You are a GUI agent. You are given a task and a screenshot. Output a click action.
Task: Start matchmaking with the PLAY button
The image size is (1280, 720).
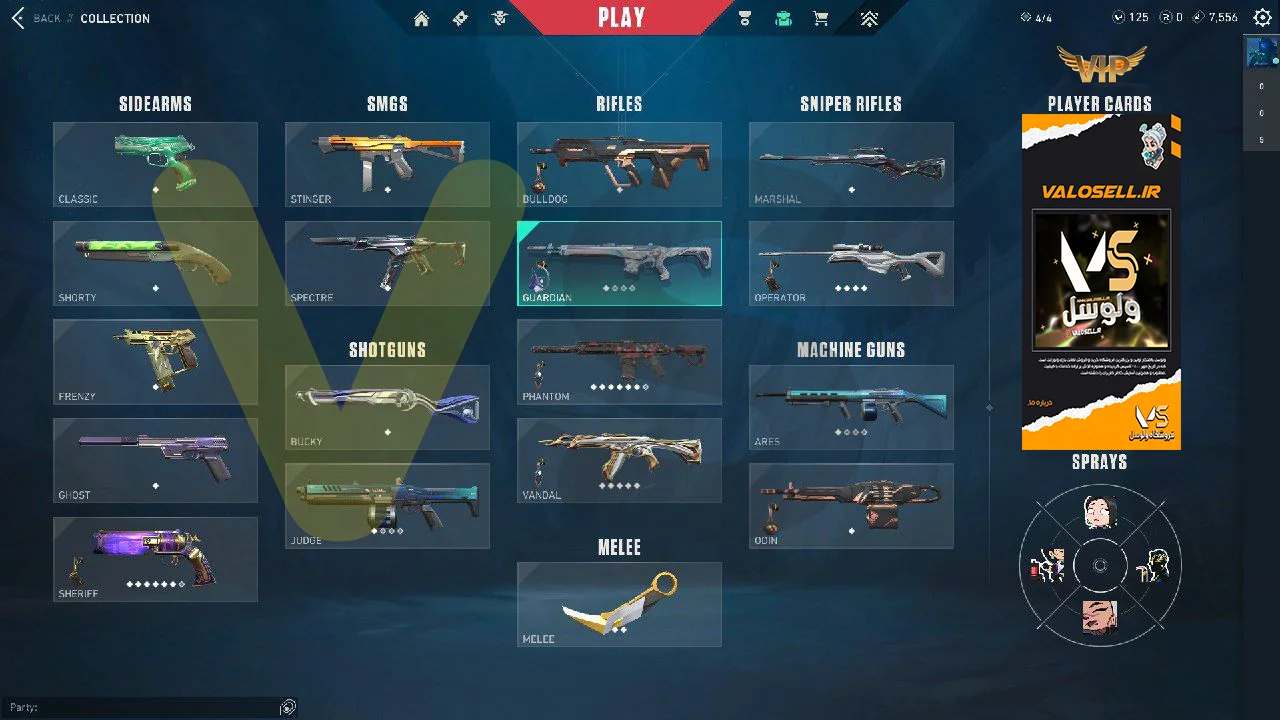(x=621, y=18)
